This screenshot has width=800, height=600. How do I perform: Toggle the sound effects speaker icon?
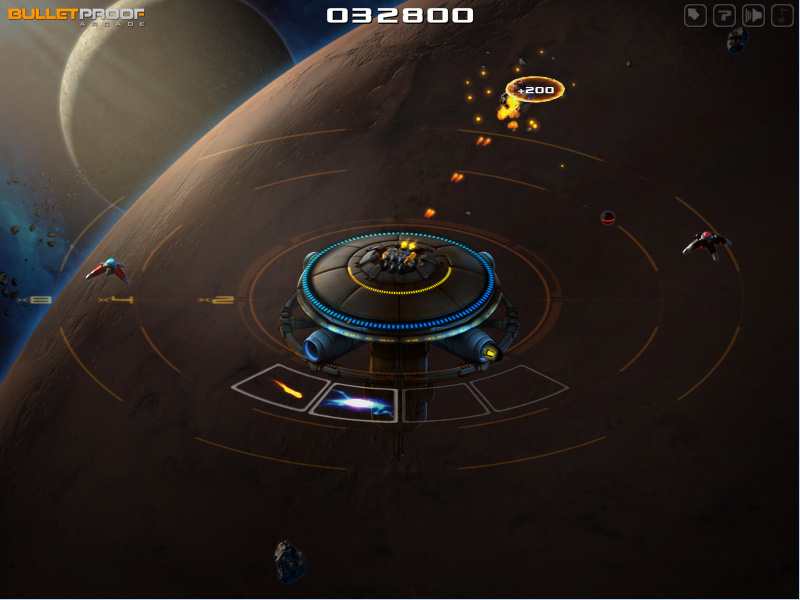click(753, 15)
